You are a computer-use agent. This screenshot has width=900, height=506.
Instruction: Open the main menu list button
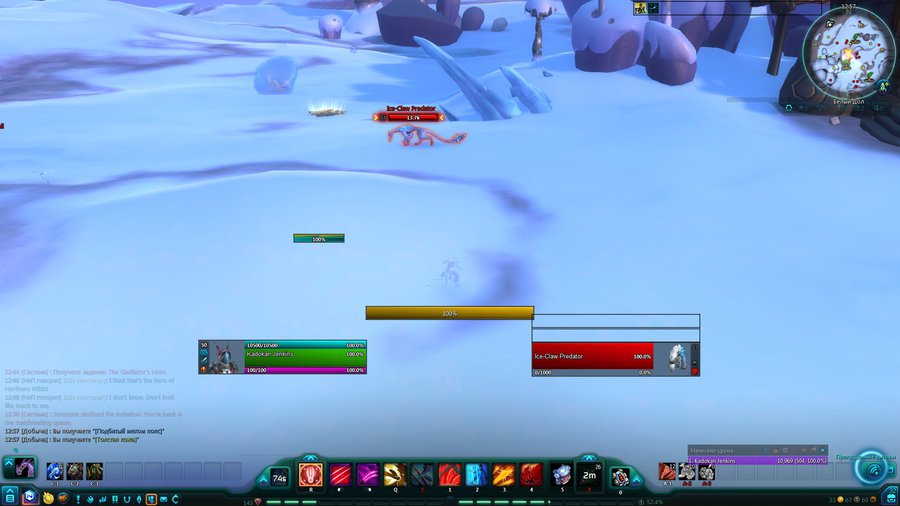coord(10,496)
